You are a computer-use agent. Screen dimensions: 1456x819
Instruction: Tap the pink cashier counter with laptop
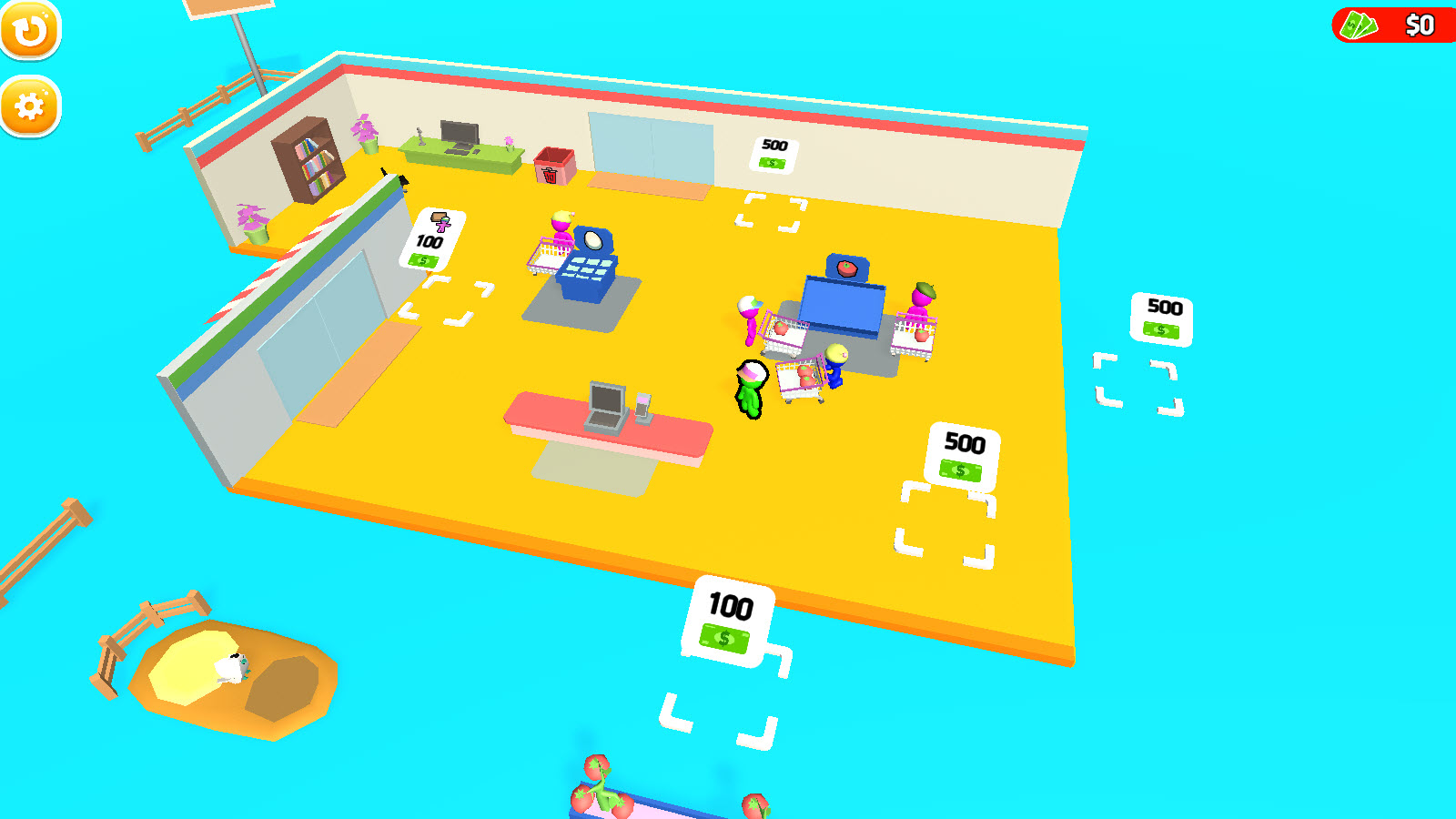point(610,419)
